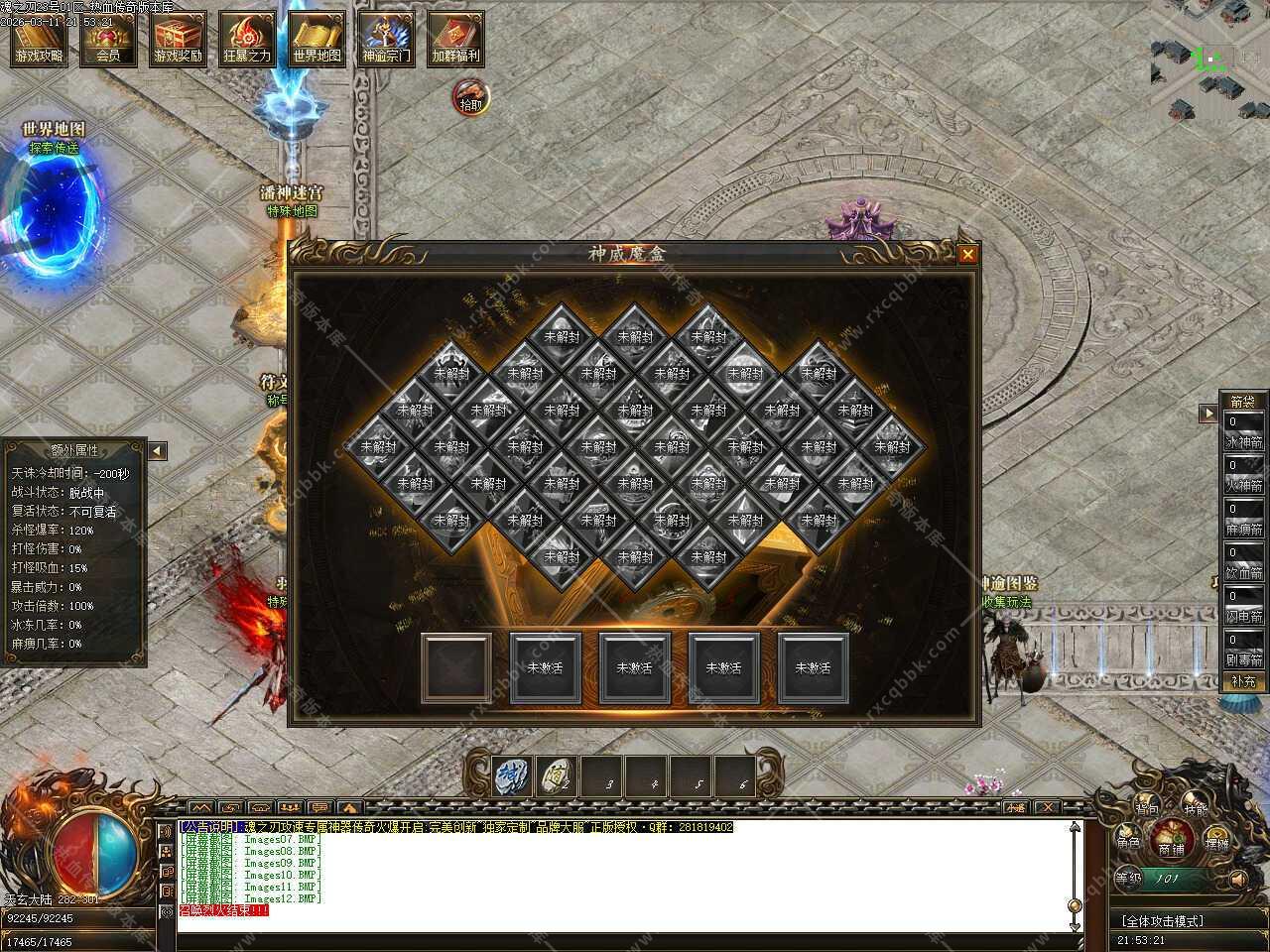The width and height of the screenshot is (1270, 952).
Task: Open the 世界地图 scroll icon
Action: 317,39
